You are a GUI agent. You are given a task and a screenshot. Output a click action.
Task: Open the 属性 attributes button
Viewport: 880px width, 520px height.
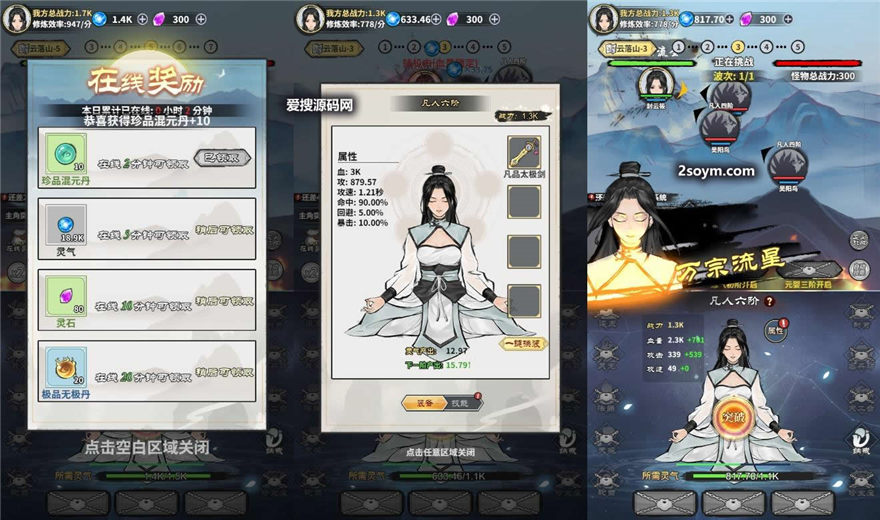click(x=775, y=328)
